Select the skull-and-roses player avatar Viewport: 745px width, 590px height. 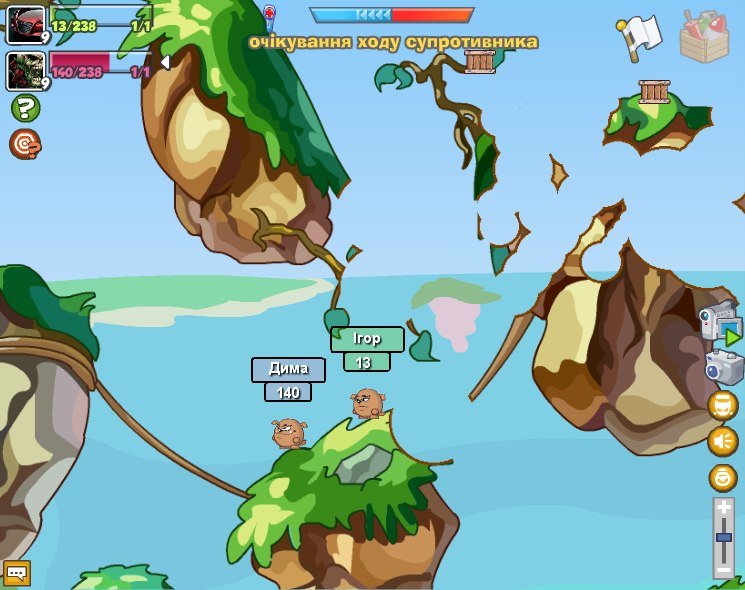[25, 70]
